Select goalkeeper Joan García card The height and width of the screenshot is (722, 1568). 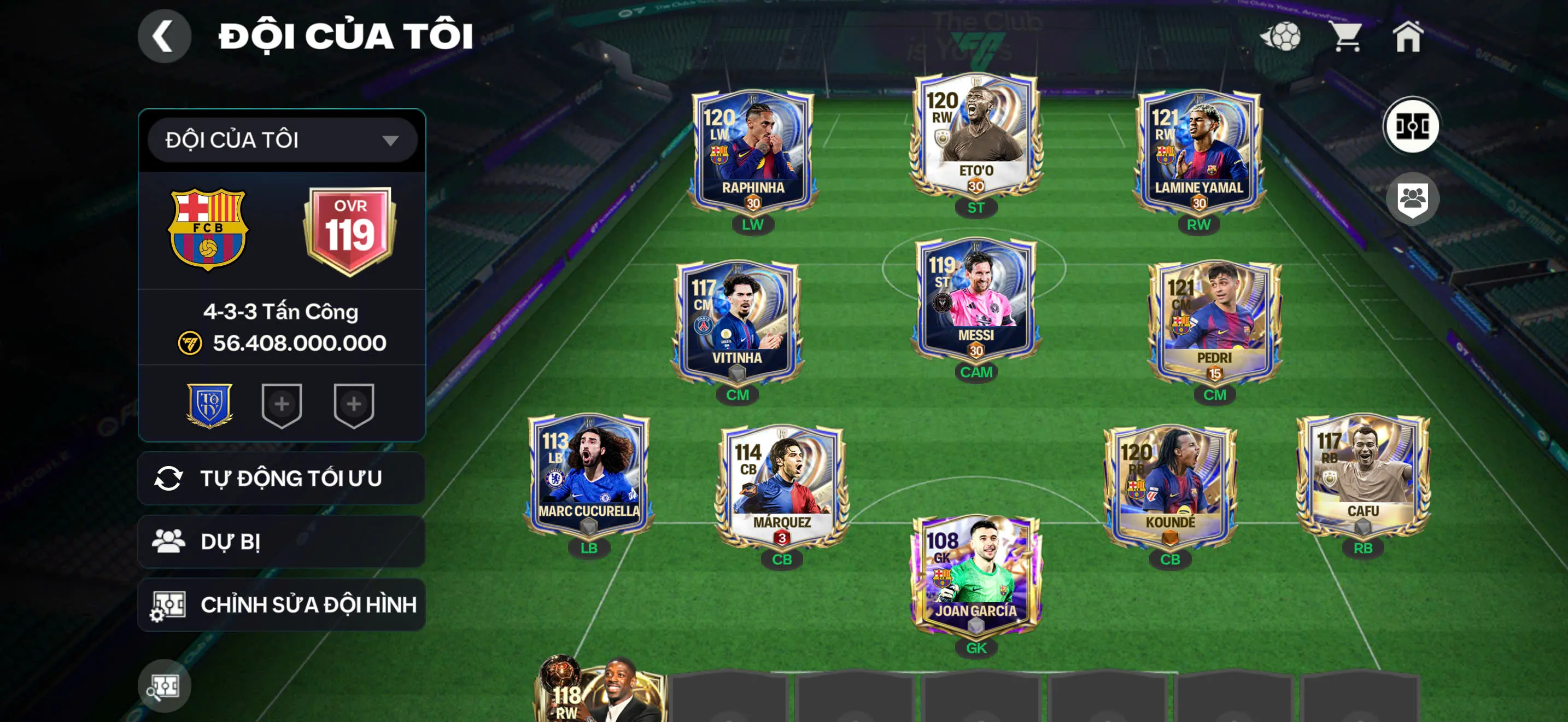pyautogui.click(x=976, y=575)
